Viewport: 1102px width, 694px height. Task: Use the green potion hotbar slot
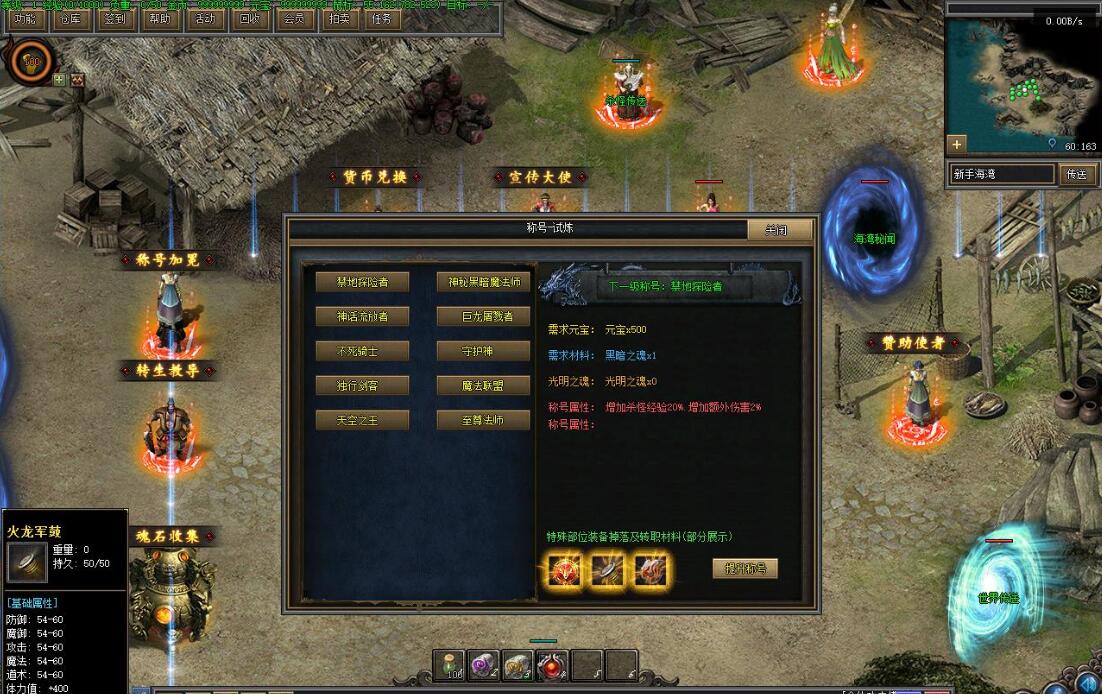pos(451,663)
